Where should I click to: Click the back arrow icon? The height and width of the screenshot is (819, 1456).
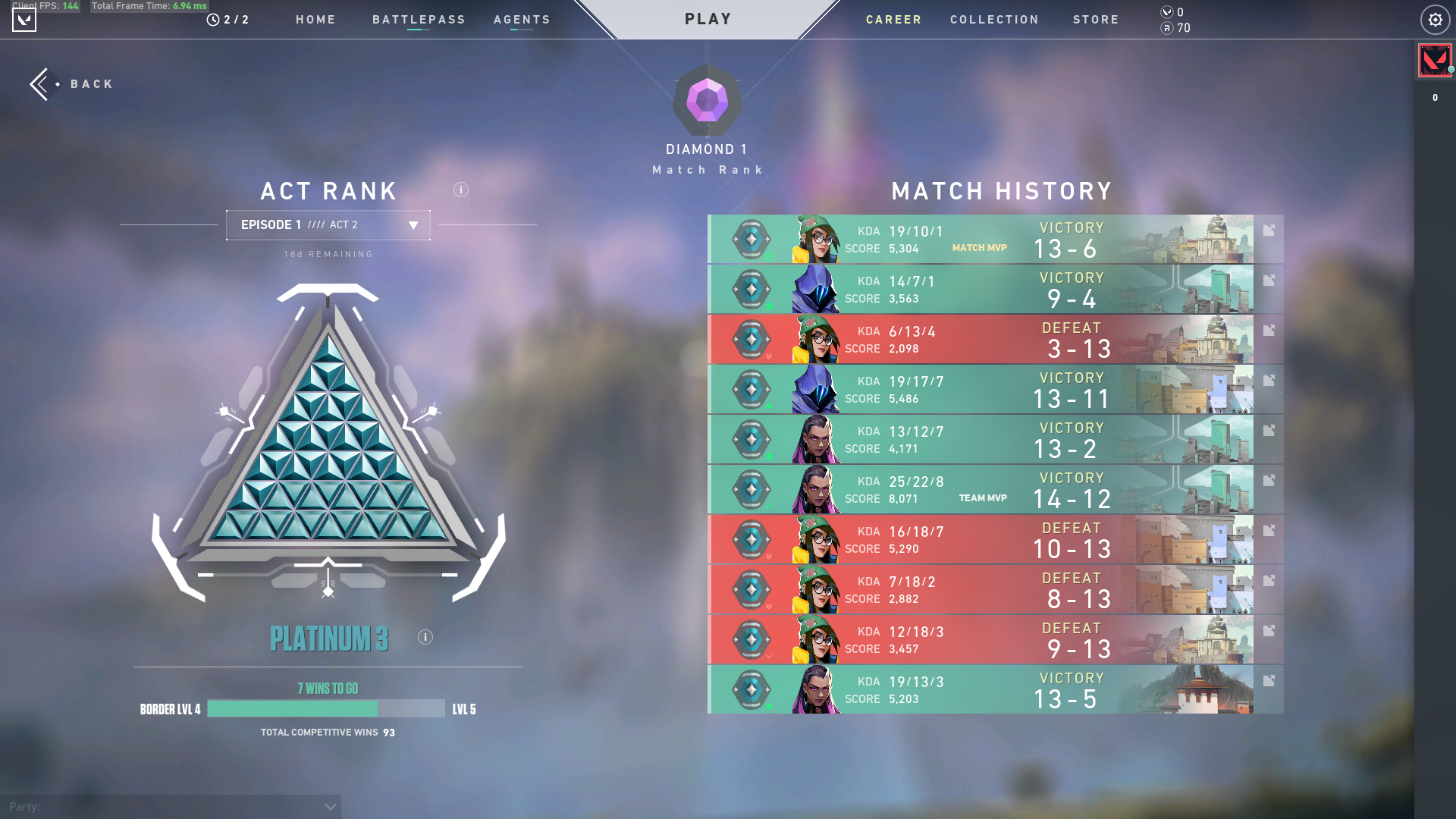click(x=39, y=83)
